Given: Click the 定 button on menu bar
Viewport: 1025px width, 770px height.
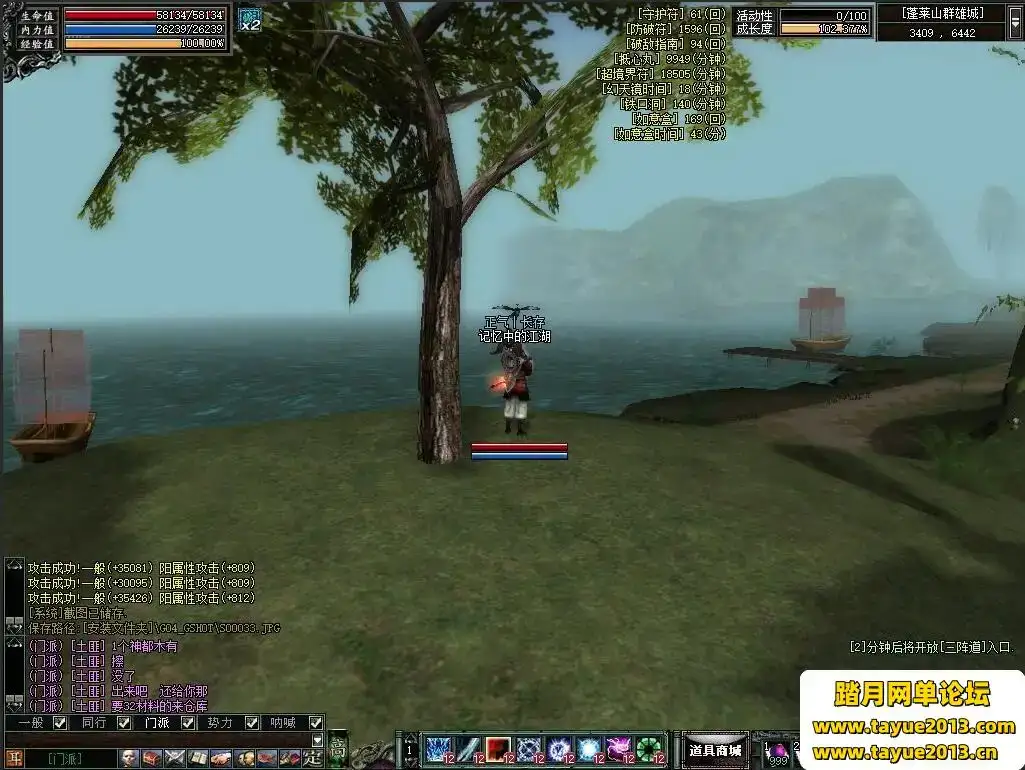Looking at the screenshot, I should (312, 759).
